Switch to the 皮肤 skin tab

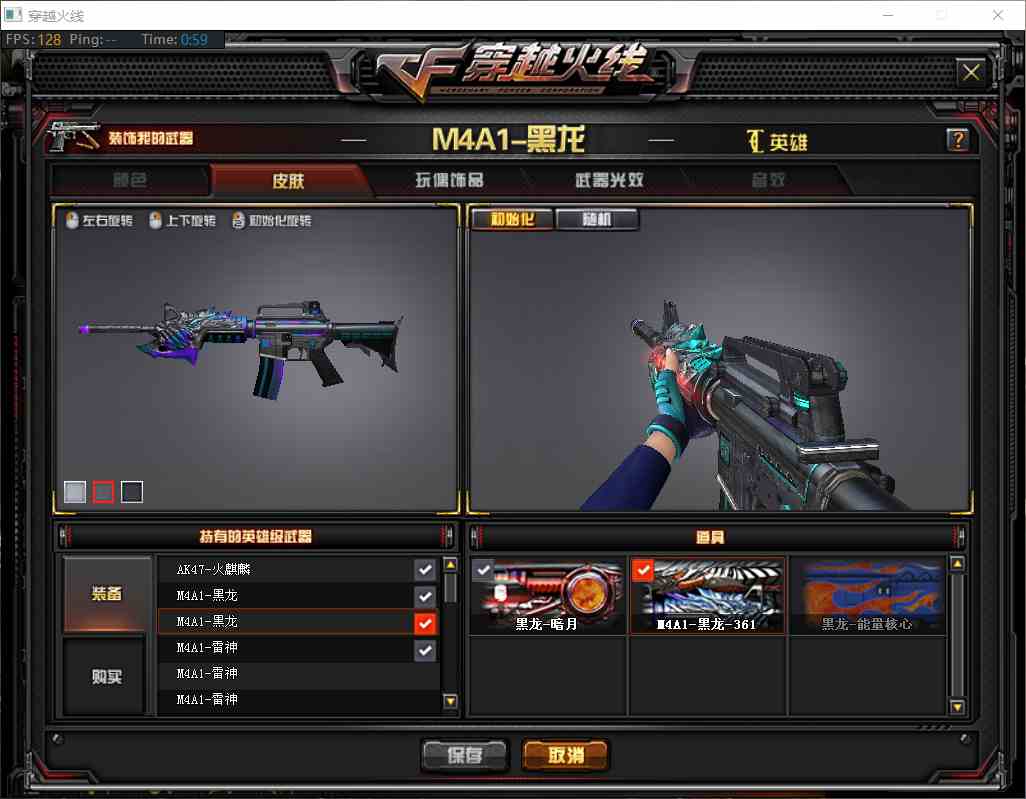coord(288,180)
